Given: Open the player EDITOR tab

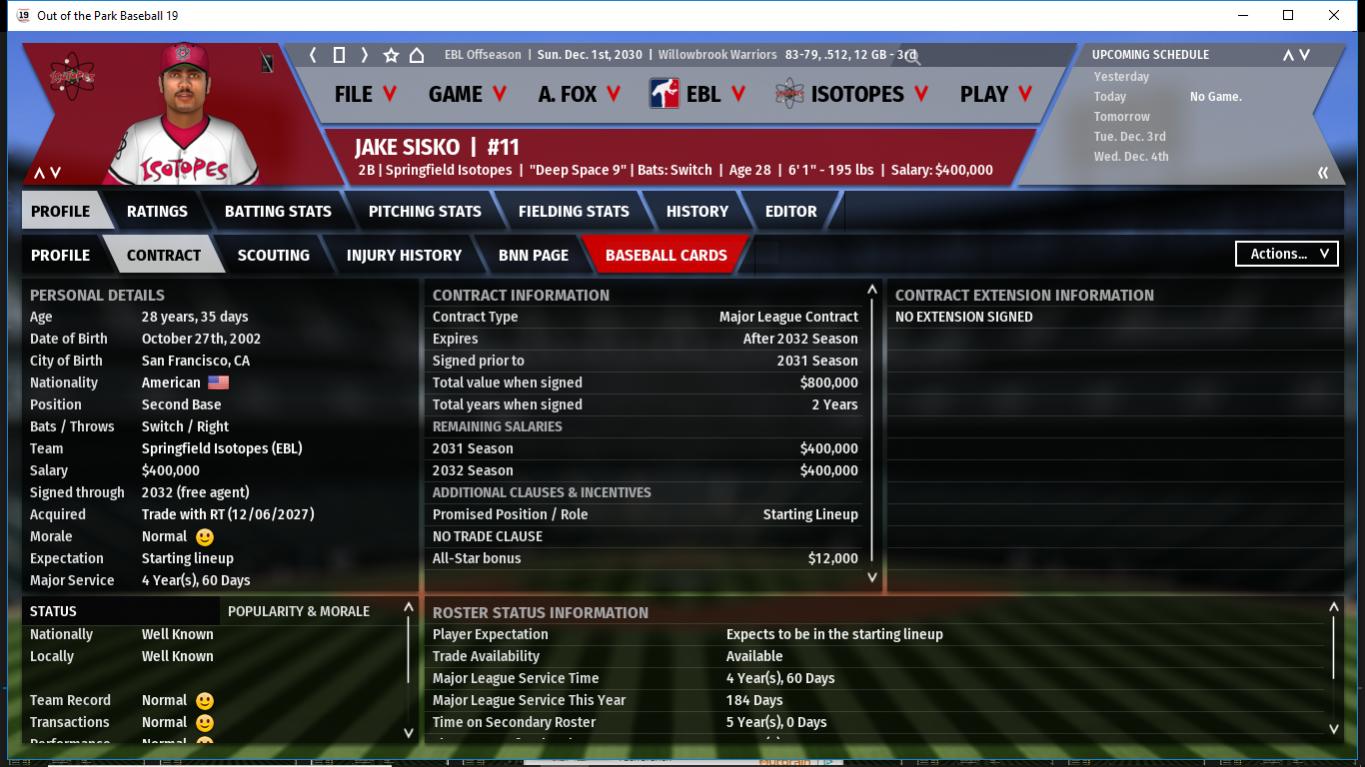Looking at the screenshot, I should point(791,211).
